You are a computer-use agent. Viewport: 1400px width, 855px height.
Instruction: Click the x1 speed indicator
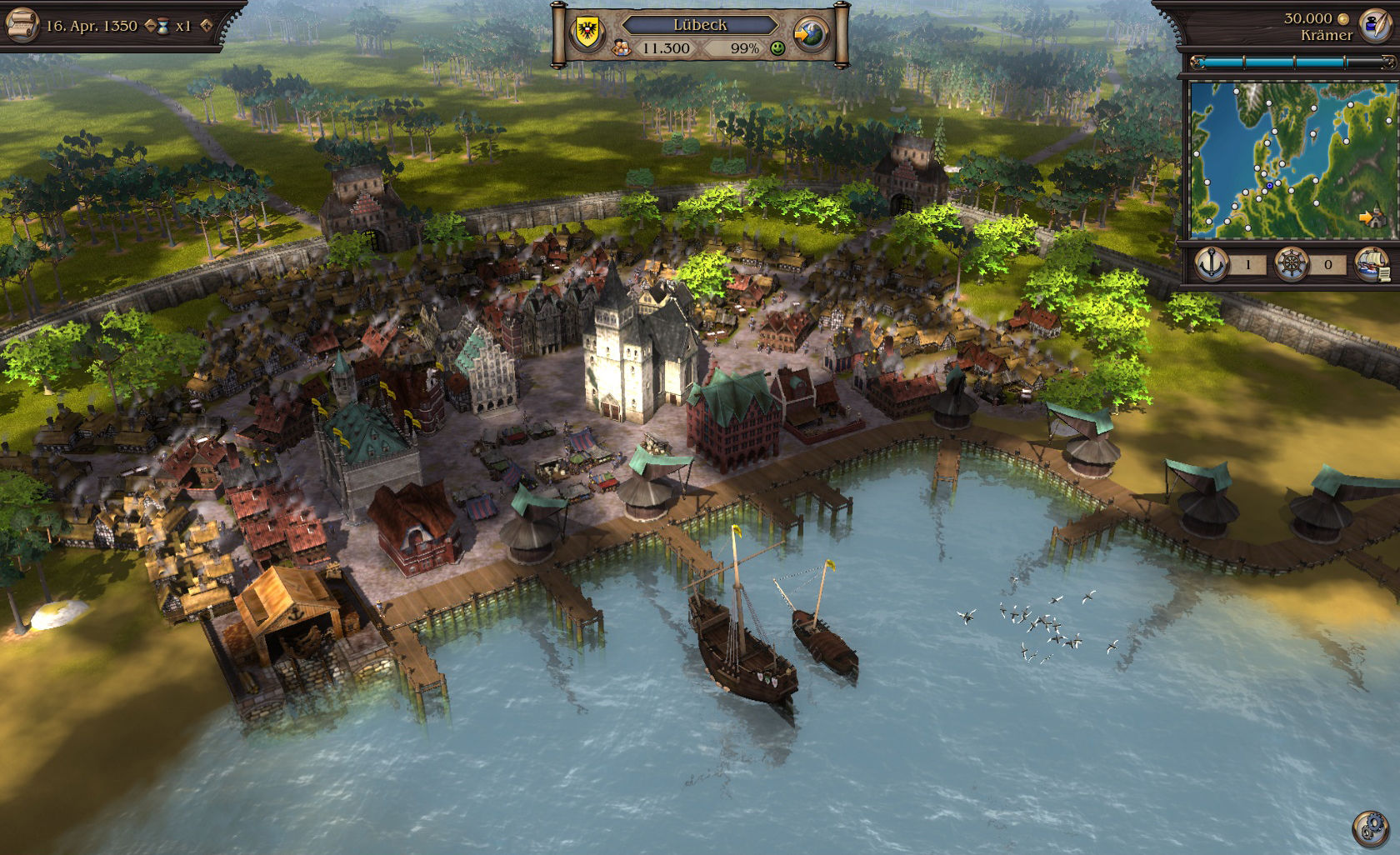(x=184, y=26)
